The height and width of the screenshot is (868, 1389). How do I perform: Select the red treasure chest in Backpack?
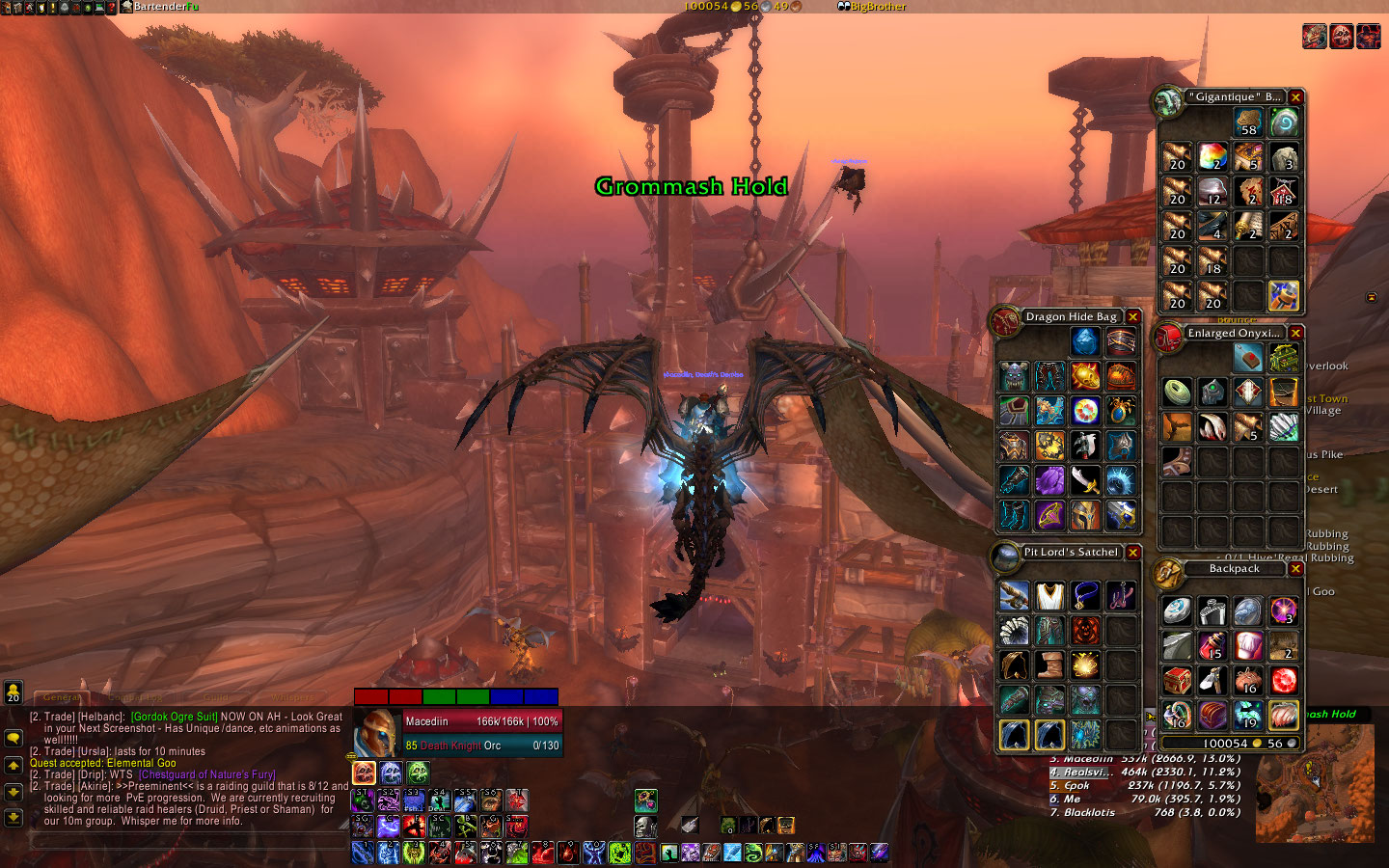click(x=1177, y=680)
